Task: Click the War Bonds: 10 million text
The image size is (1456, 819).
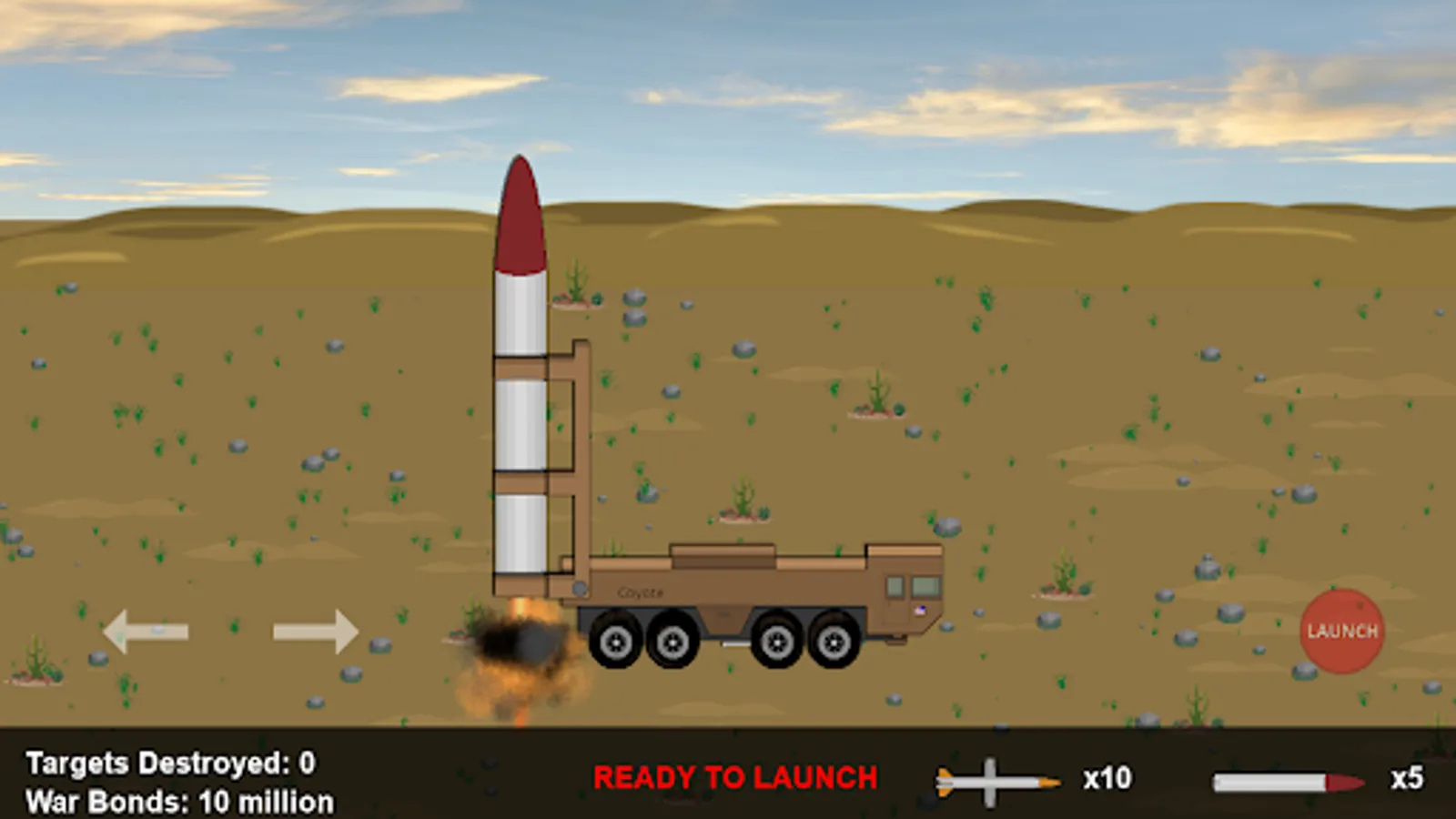Action: [x=178, y=803]
